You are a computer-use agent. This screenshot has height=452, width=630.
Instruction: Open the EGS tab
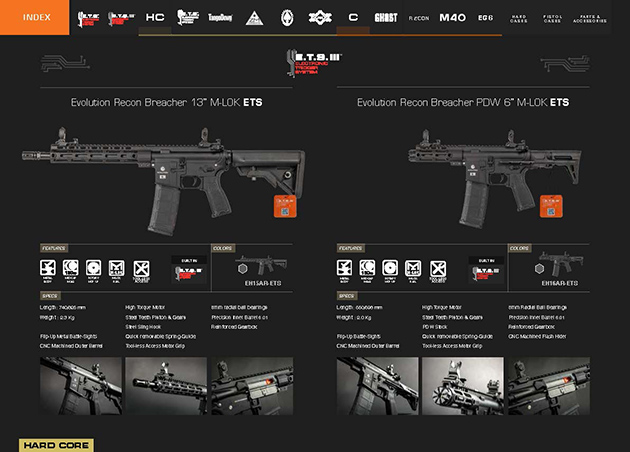[485, 18]
